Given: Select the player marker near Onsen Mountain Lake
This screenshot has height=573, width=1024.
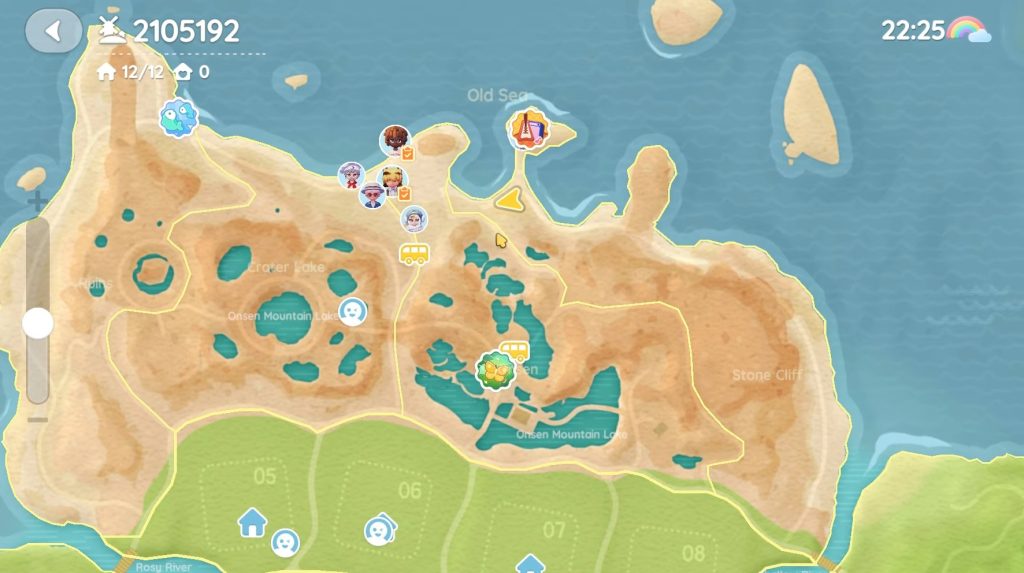Looking at the screenshot, I should click(351, 311).
